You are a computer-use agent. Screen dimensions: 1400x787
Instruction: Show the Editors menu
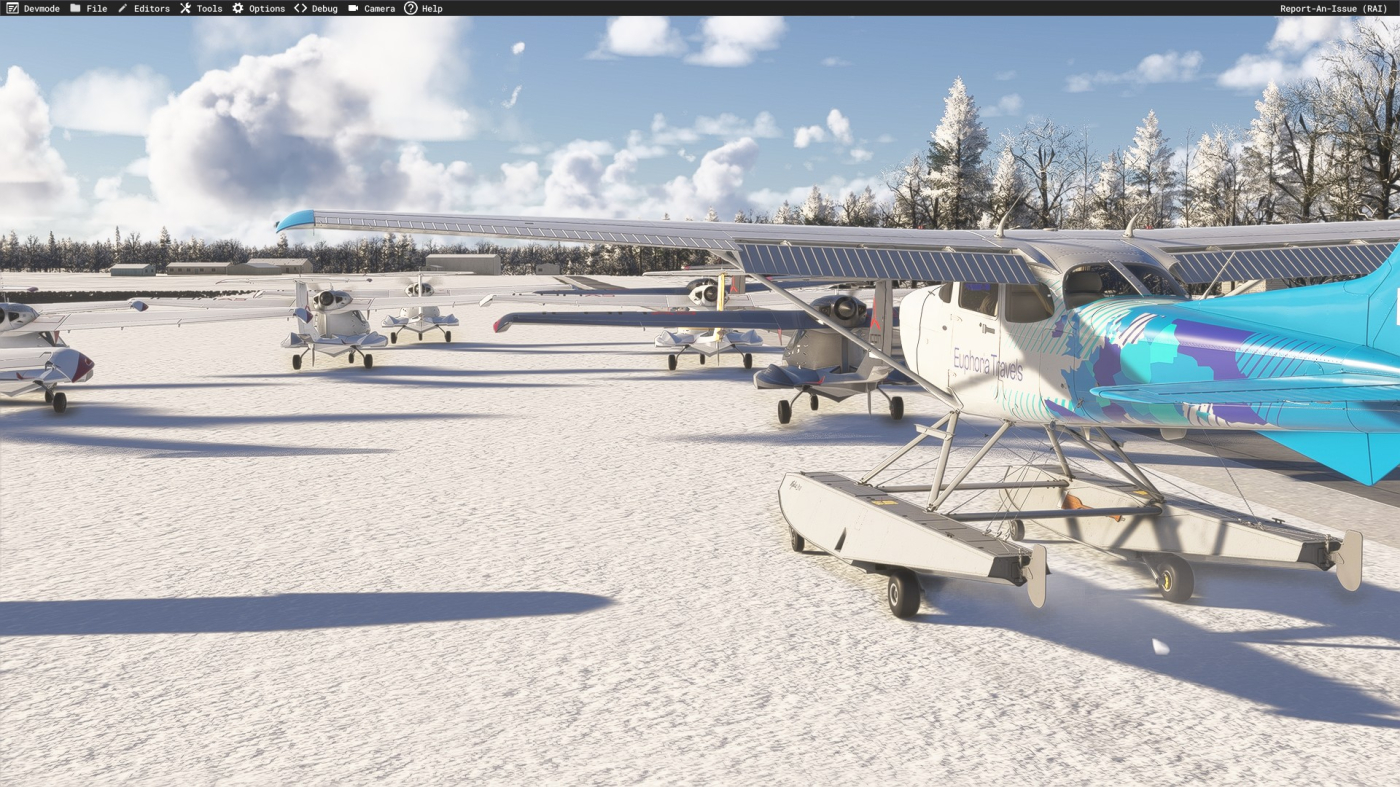[144, 8]
